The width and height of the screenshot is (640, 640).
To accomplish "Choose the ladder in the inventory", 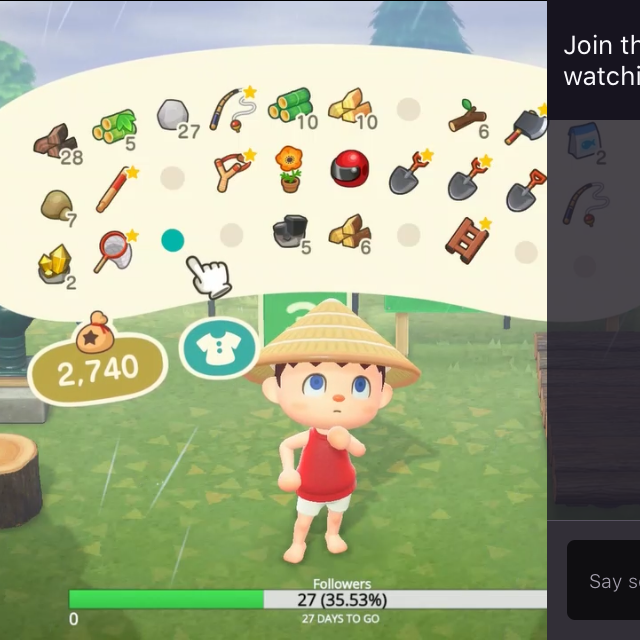I will pyautogui.click(x=467, y=240).
